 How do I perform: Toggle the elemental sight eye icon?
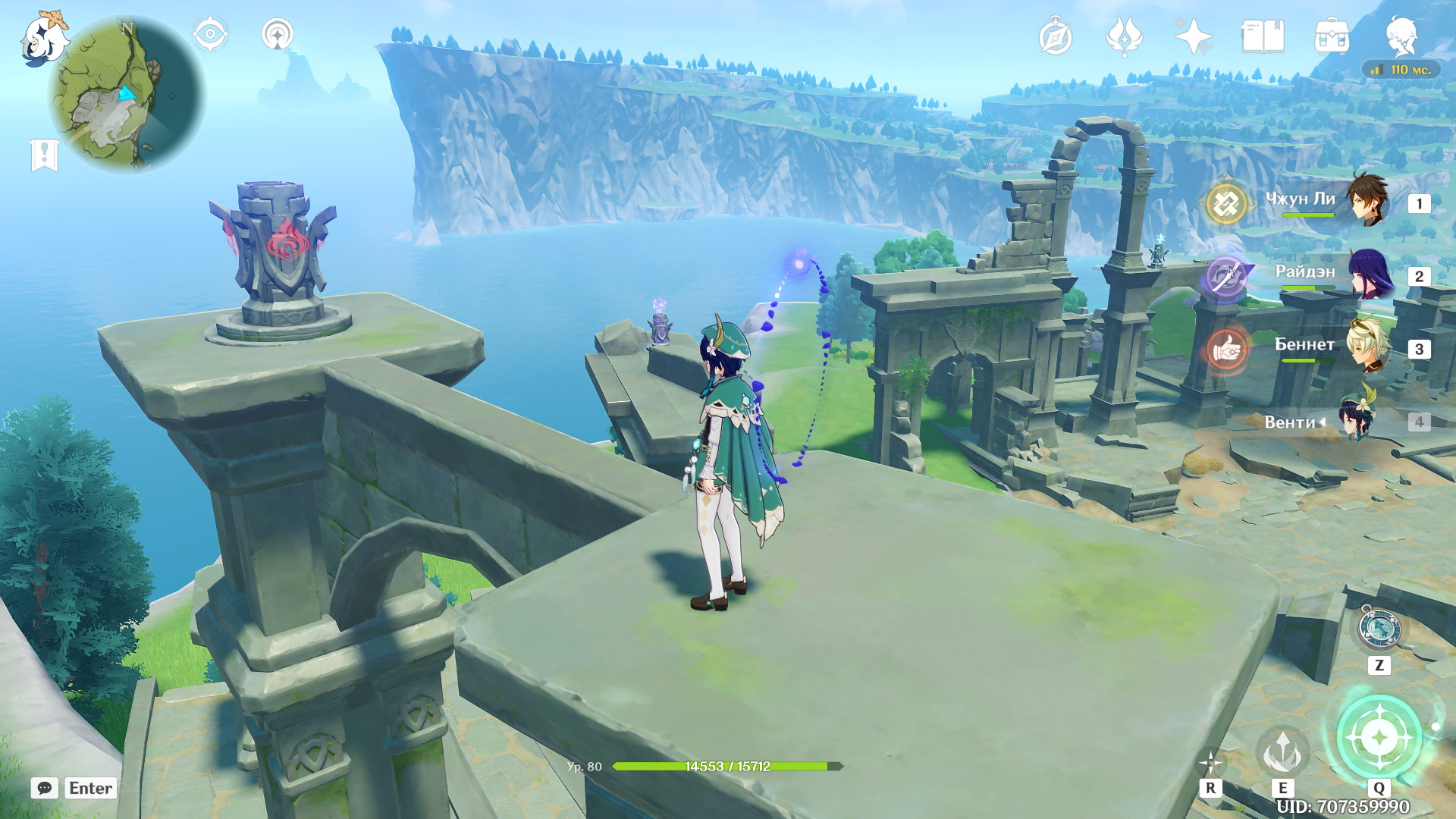(x=210, y=35)
